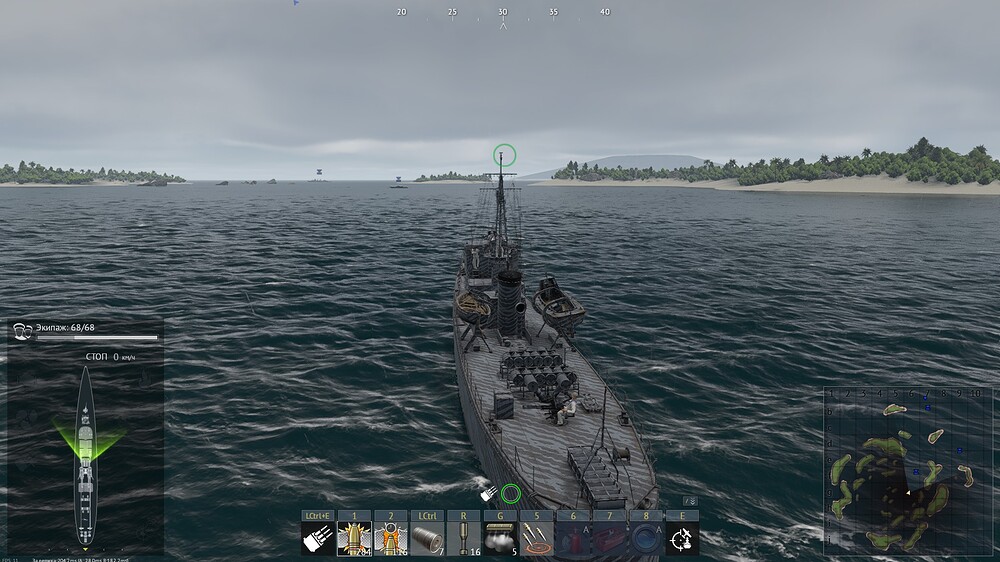Select the multi-barrel gun icon in the action bar

coord(318,538)
